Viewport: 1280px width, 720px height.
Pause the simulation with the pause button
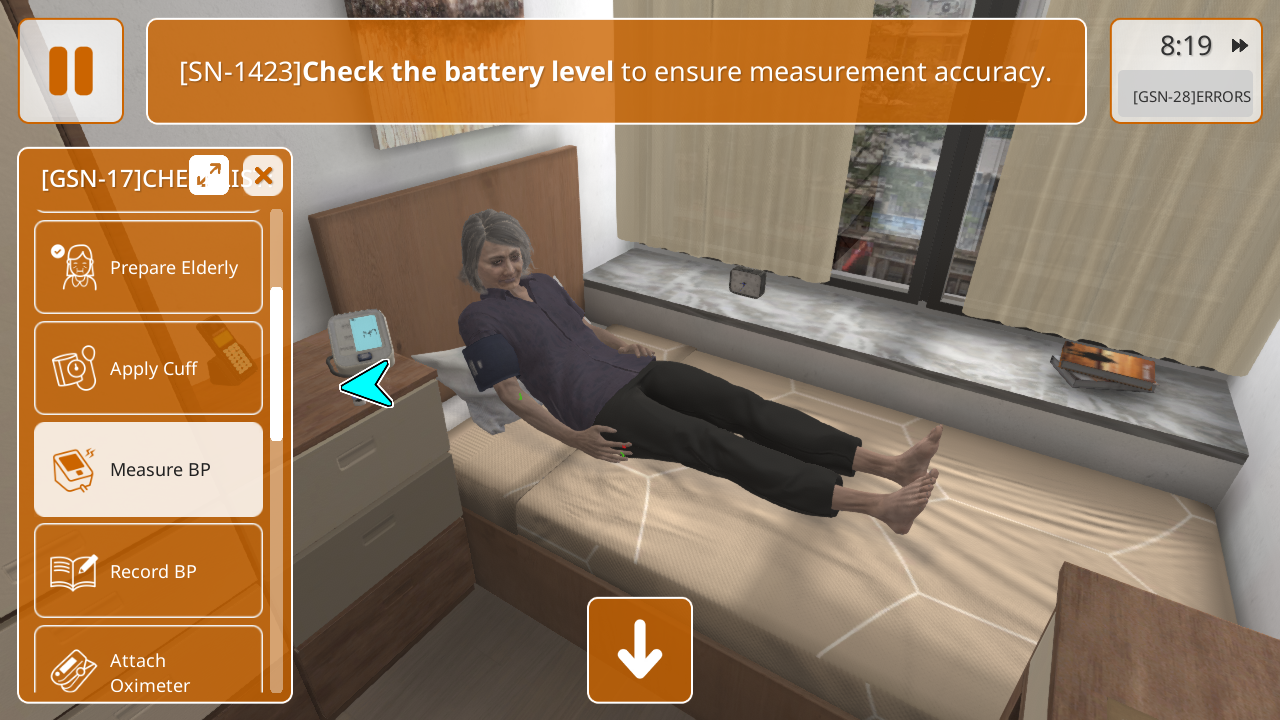(x=71, y=71)
